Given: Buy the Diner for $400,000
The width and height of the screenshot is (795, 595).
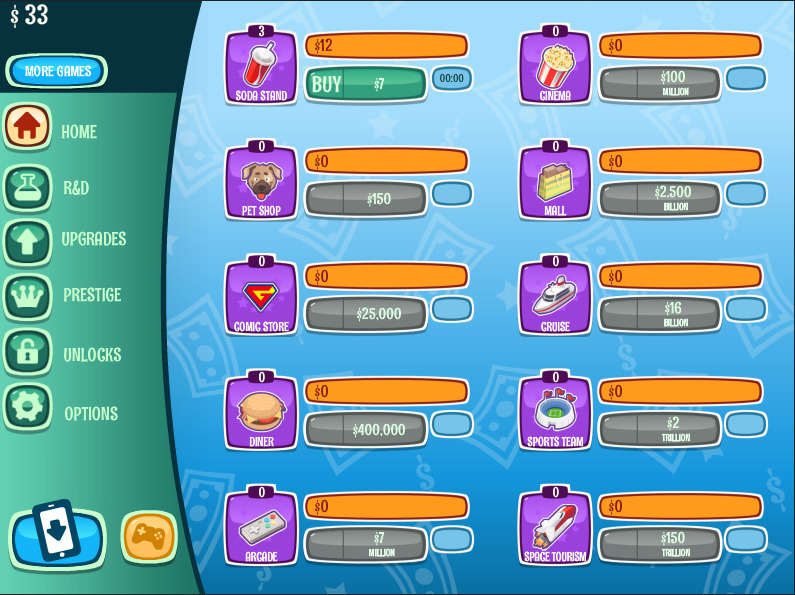Looking at the screenshot, I should (365, 430).
